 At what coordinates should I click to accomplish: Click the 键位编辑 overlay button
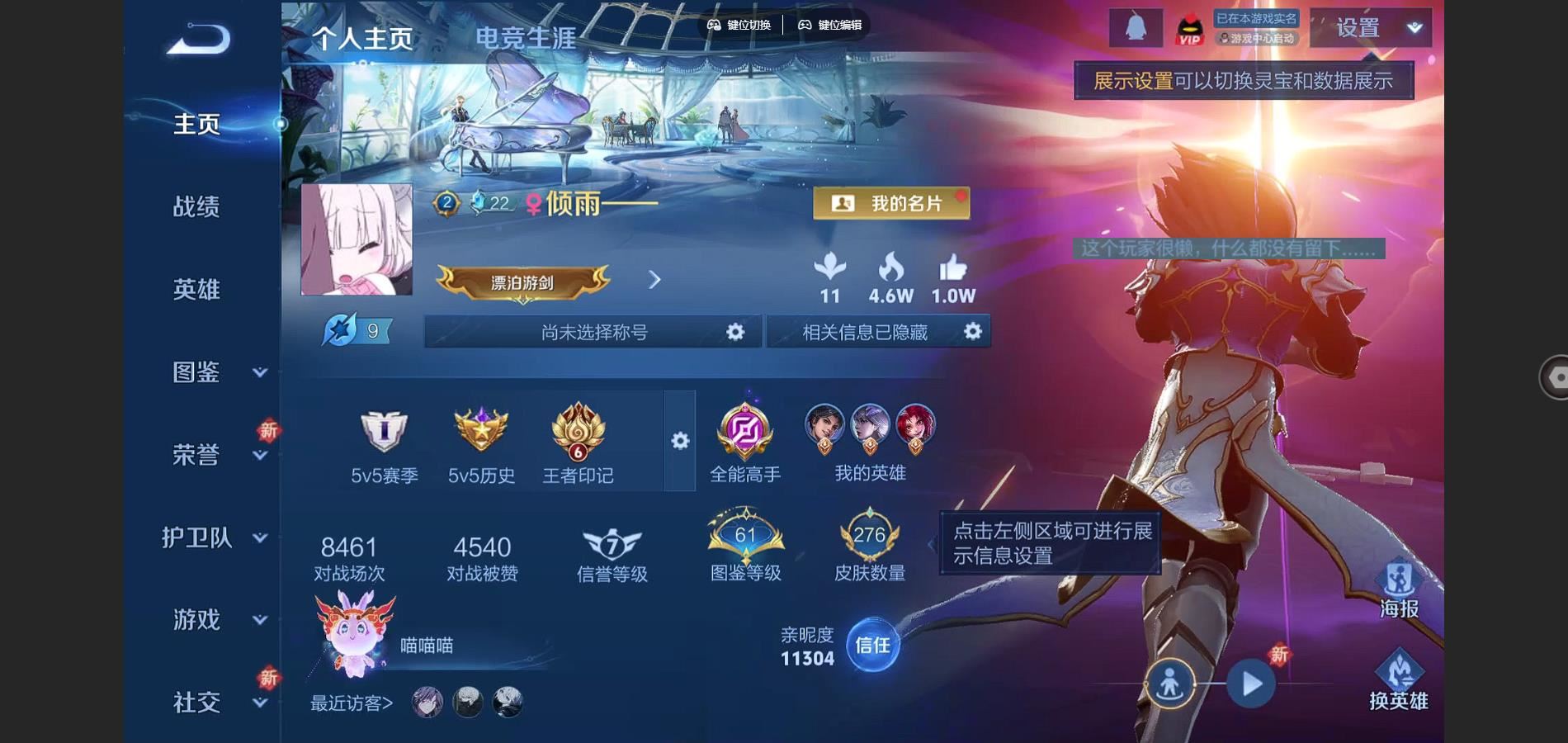tap(830, 25)
